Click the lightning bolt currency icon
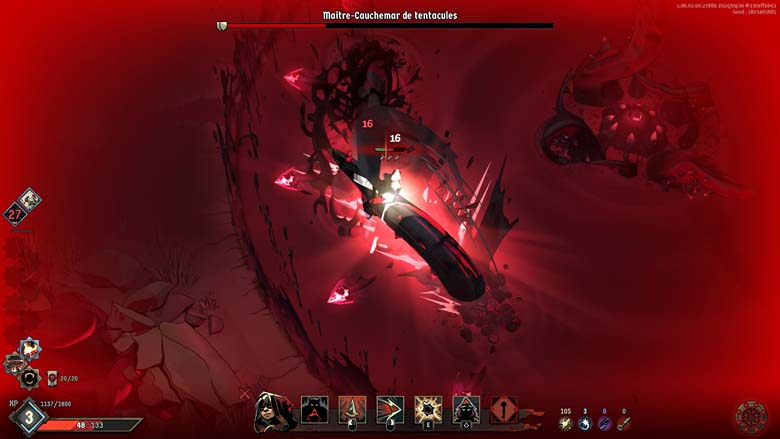This screenshot has height=439, width=780. [566, 424]
